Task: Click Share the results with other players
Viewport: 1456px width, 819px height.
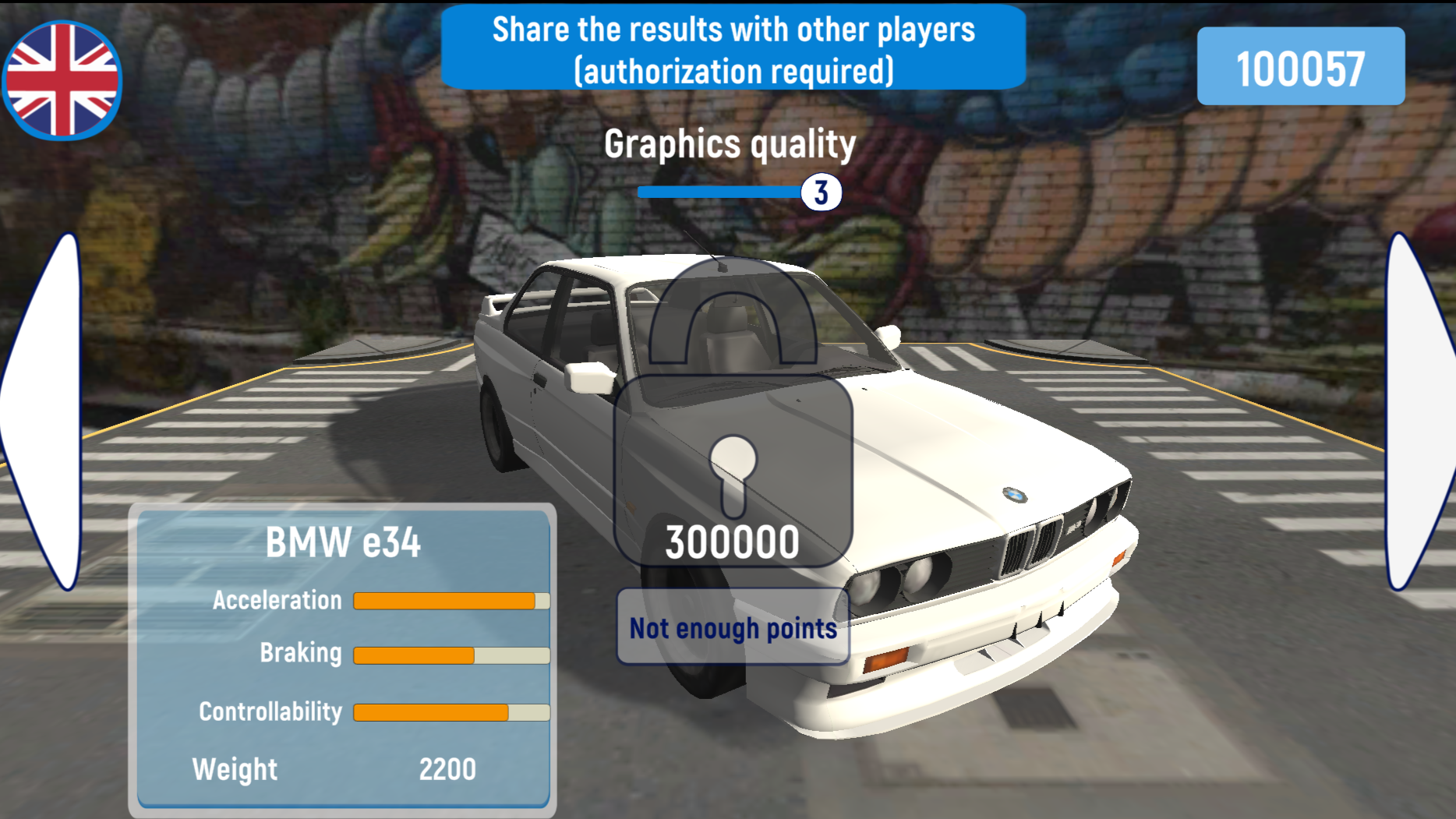Action: tap(733, 49)
